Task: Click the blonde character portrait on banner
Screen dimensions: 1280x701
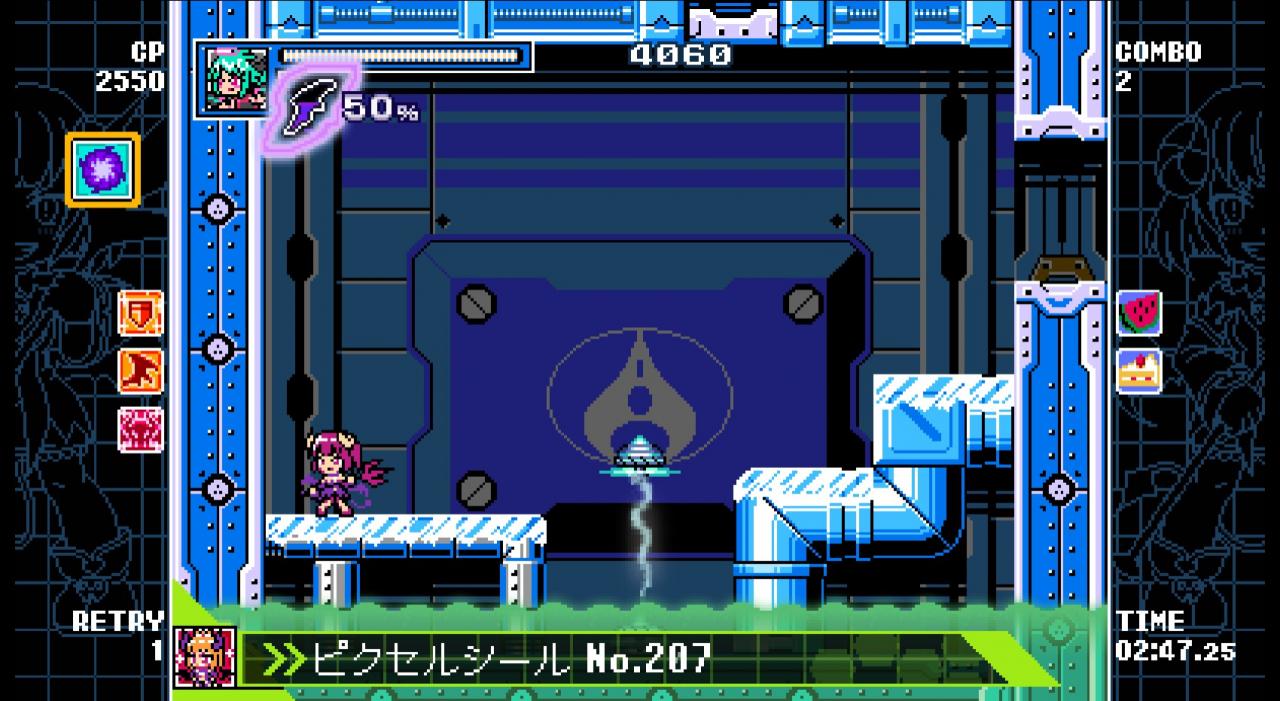Action: pos(205,657)
